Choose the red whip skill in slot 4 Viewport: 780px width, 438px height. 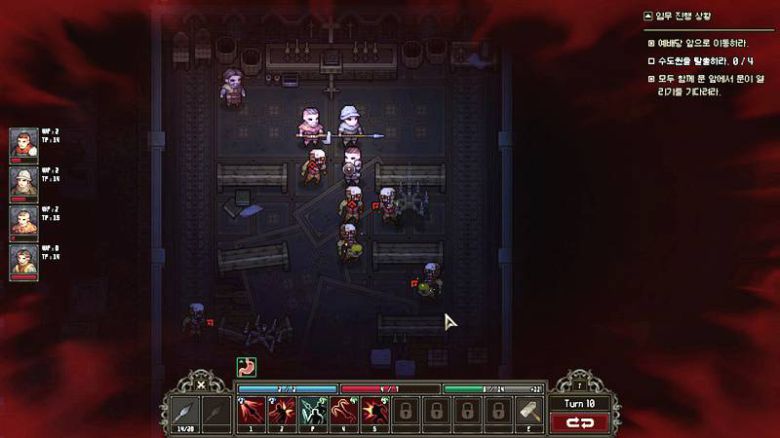click(344, 410)
